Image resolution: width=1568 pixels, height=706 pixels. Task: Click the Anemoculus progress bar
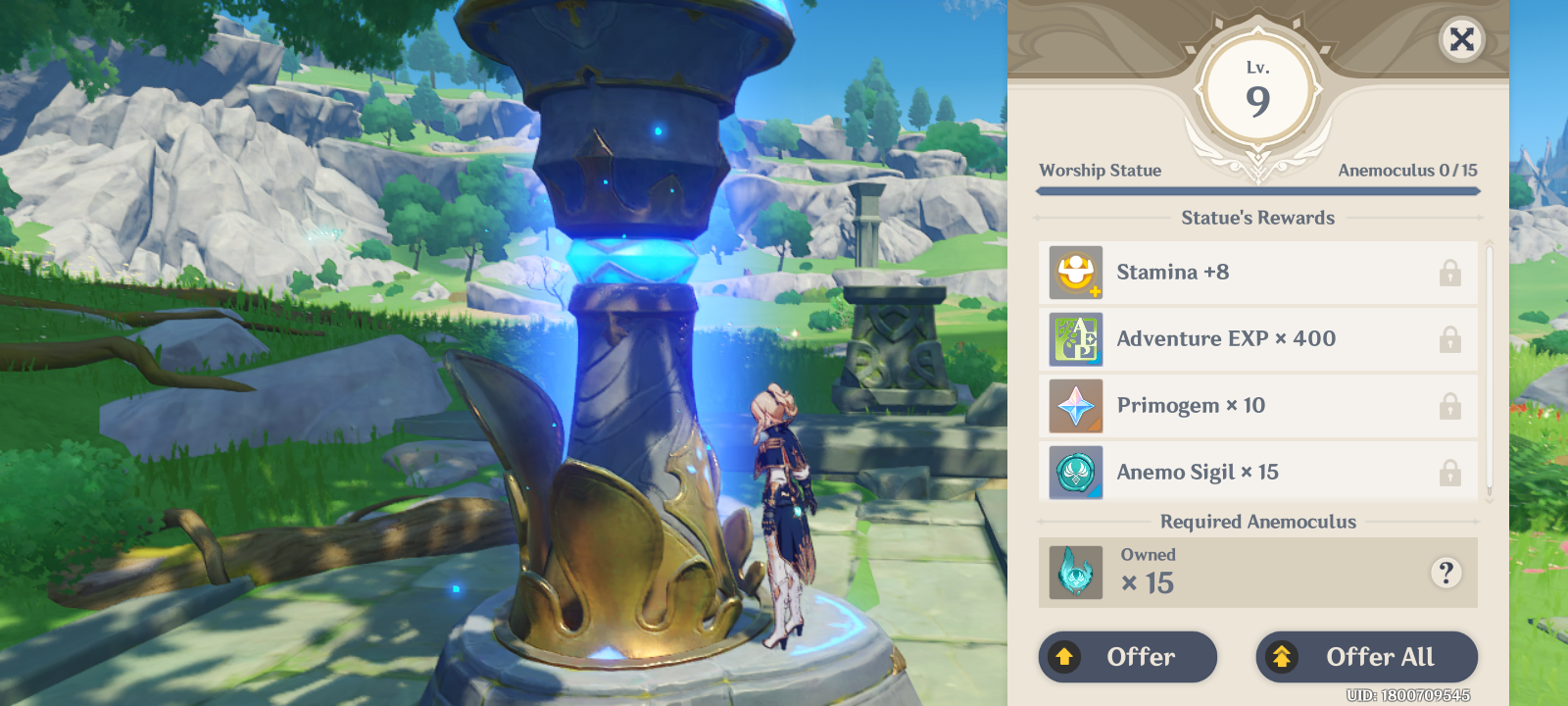[x=1258, y=191]
